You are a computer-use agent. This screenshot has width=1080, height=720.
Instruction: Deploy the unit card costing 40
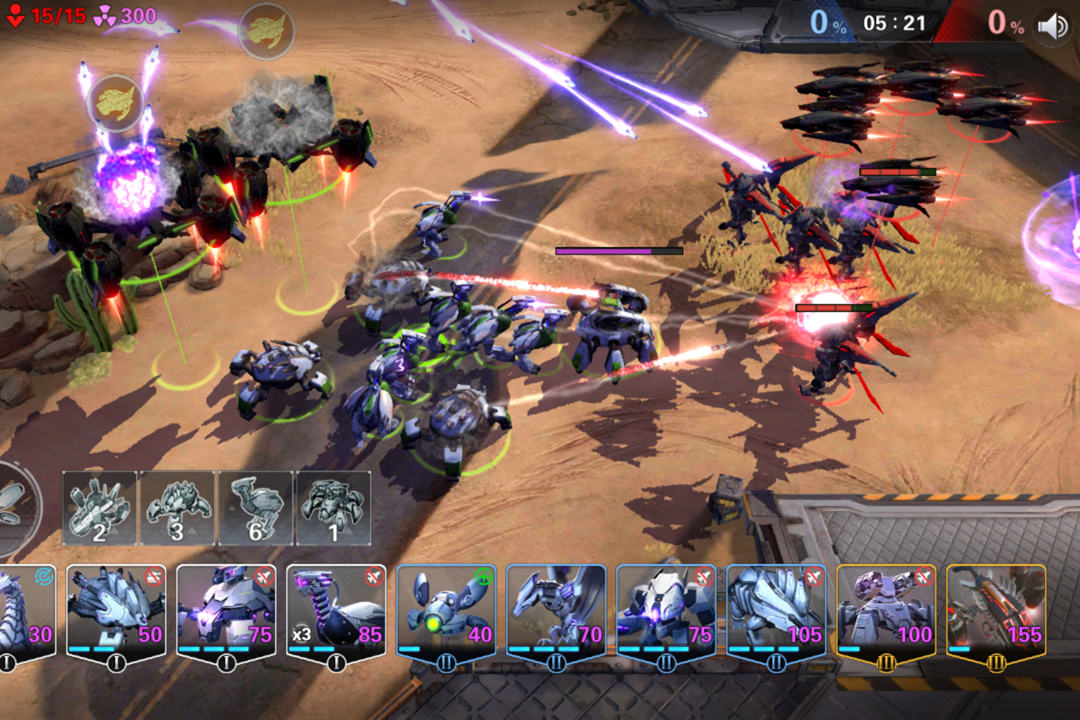click(x=445, y=612)
